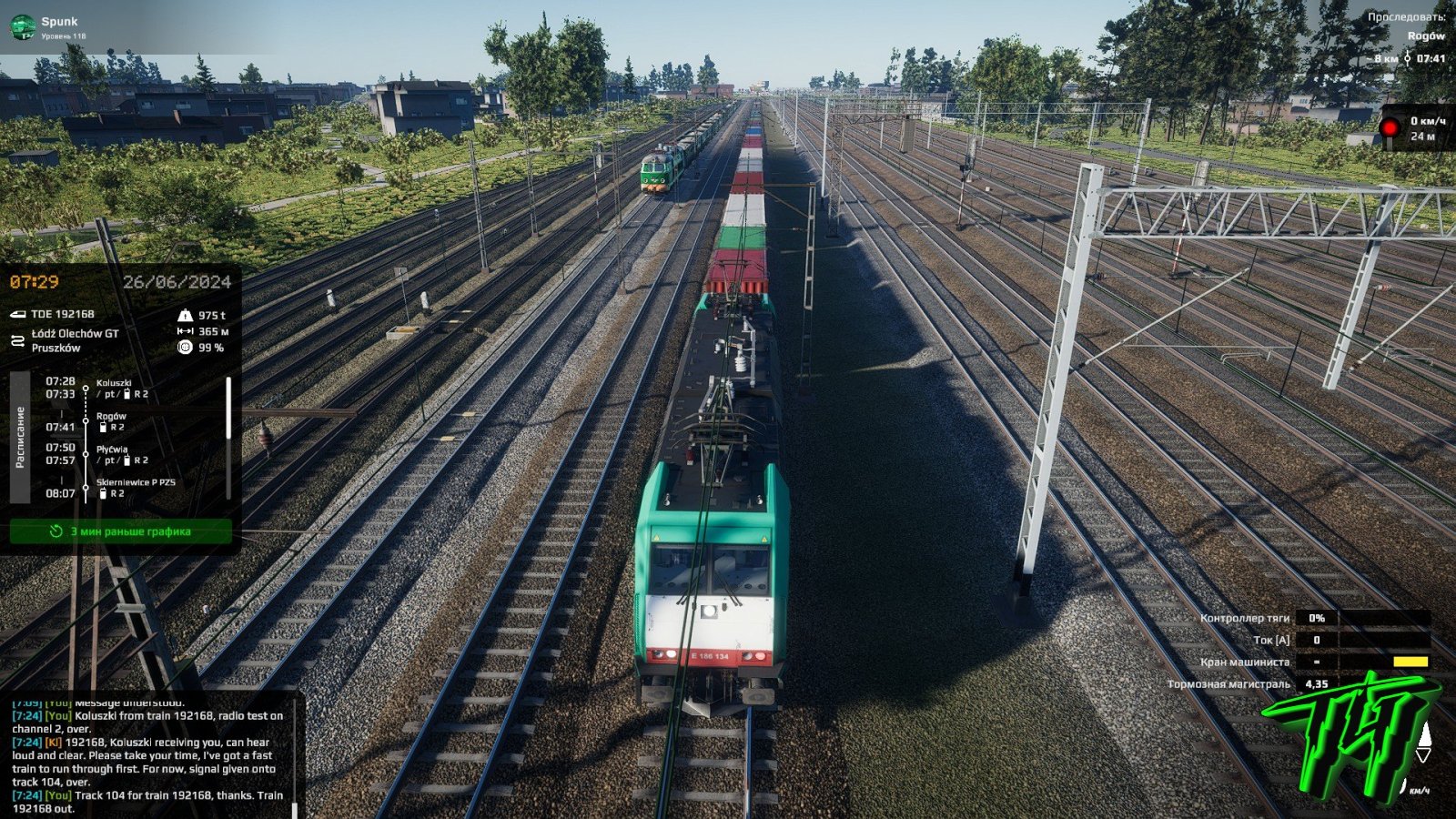1456x819 pixels.
Task: Open the radio chat log
Action: coord(148,757)
